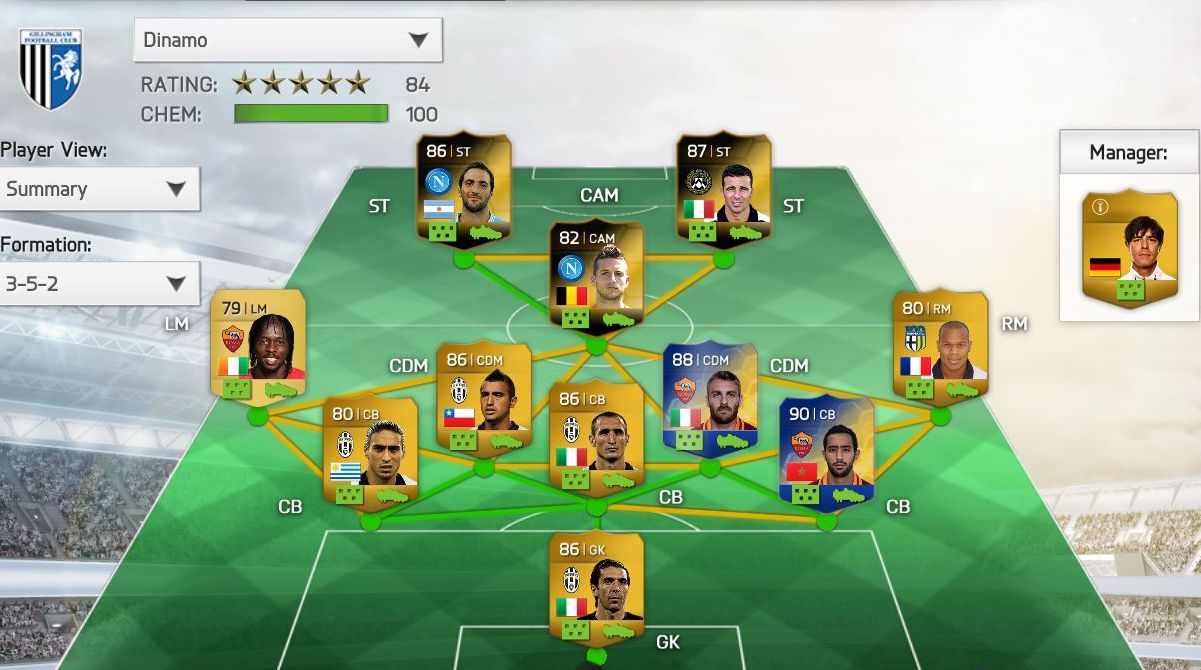Select the 90-rated blue CB card

(x=826, y=453)
